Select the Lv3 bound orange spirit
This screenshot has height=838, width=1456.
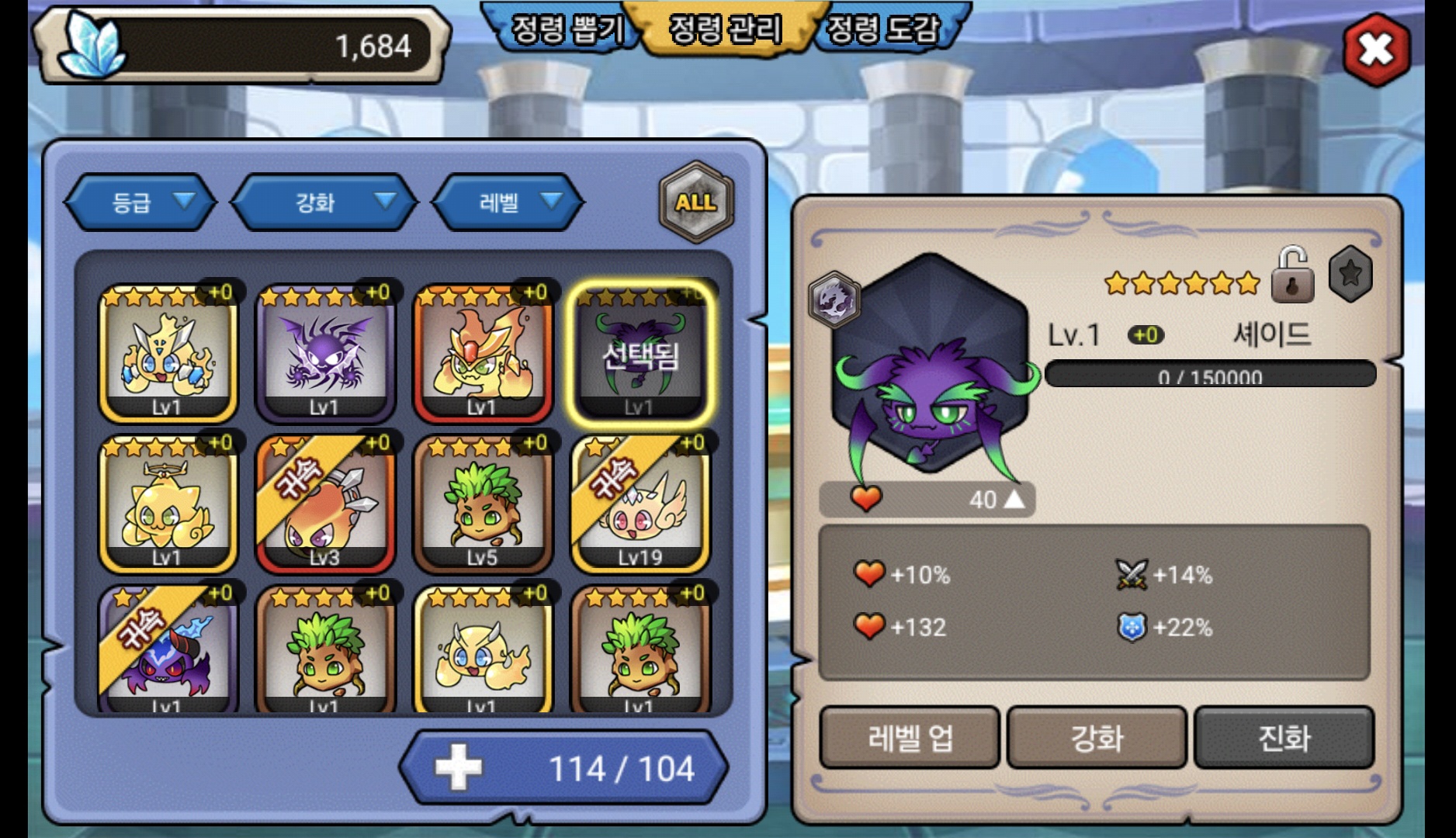click(x=325, y=504)
